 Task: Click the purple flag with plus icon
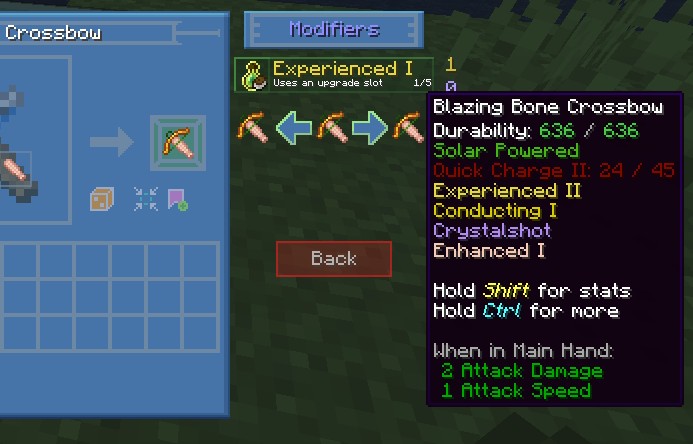click(179, 198)
